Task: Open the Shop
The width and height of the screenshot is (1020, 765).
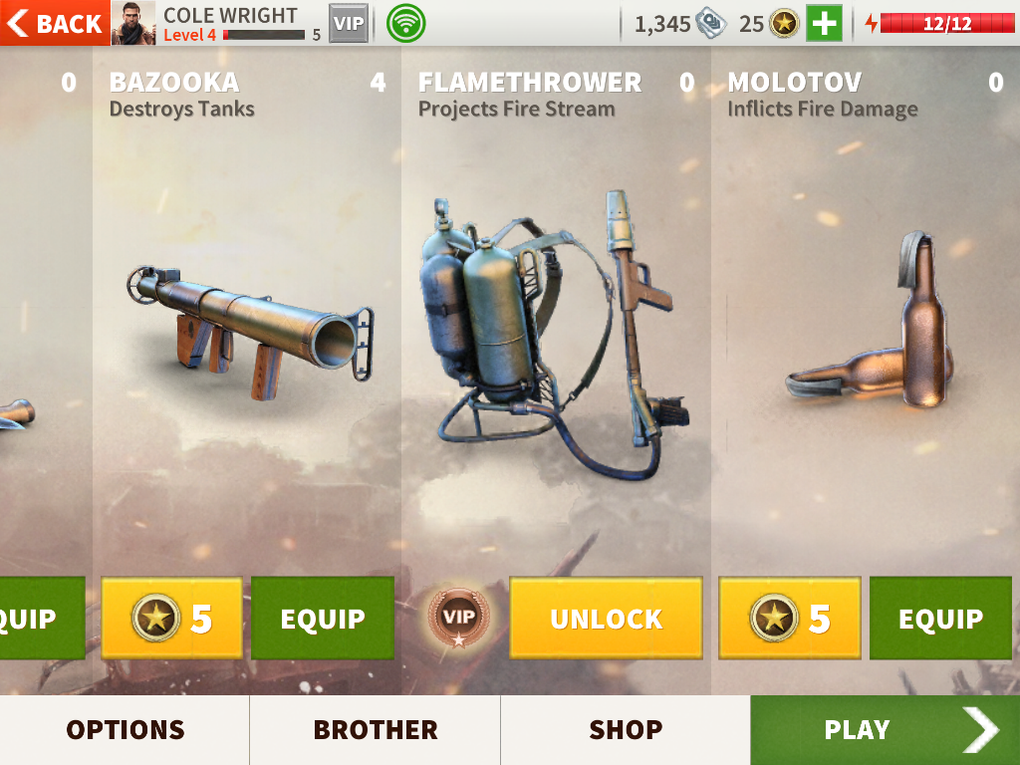Action: [x=625, y=730]
